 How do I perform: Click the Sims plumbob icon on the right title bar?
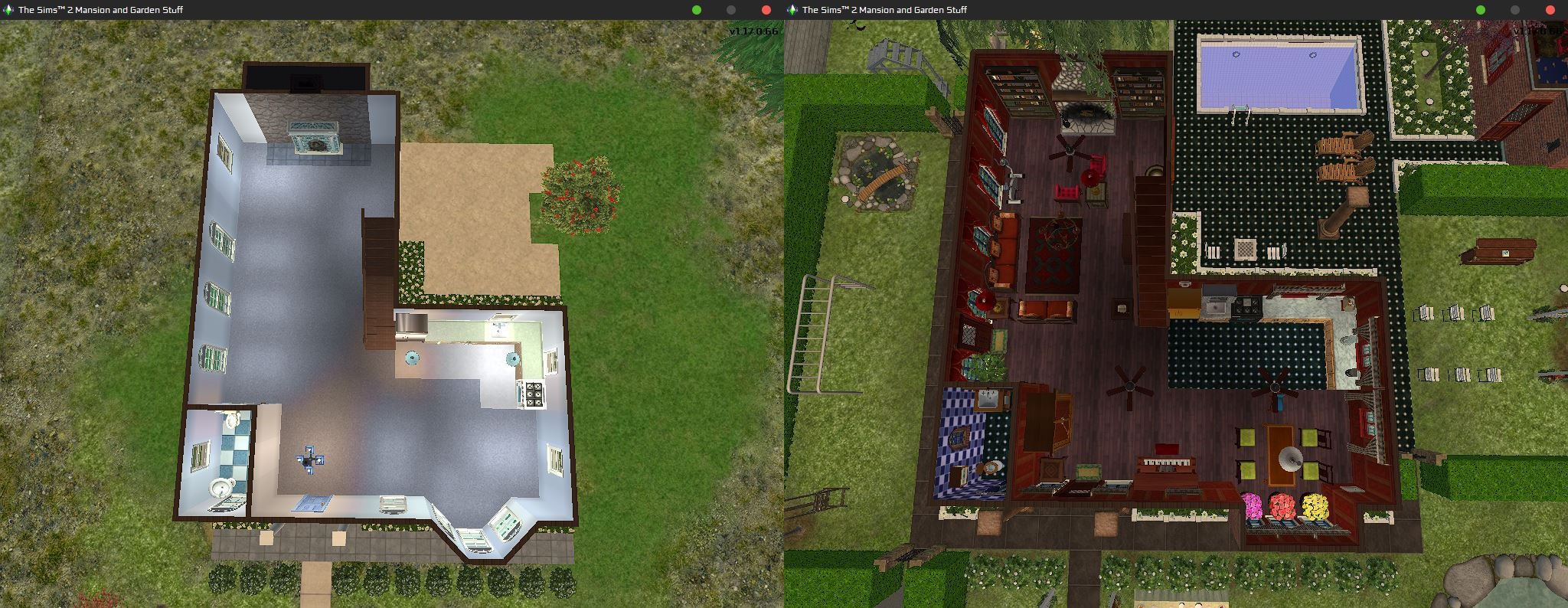(x=792, y=10)
